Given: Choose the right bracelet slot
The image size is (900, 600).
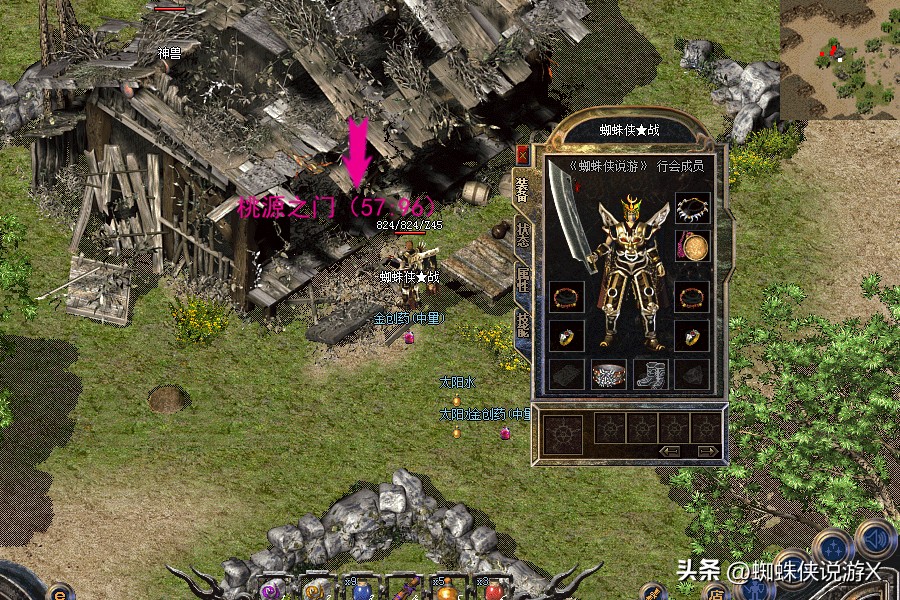Looking at the screenshot, I should click(691, 297).
